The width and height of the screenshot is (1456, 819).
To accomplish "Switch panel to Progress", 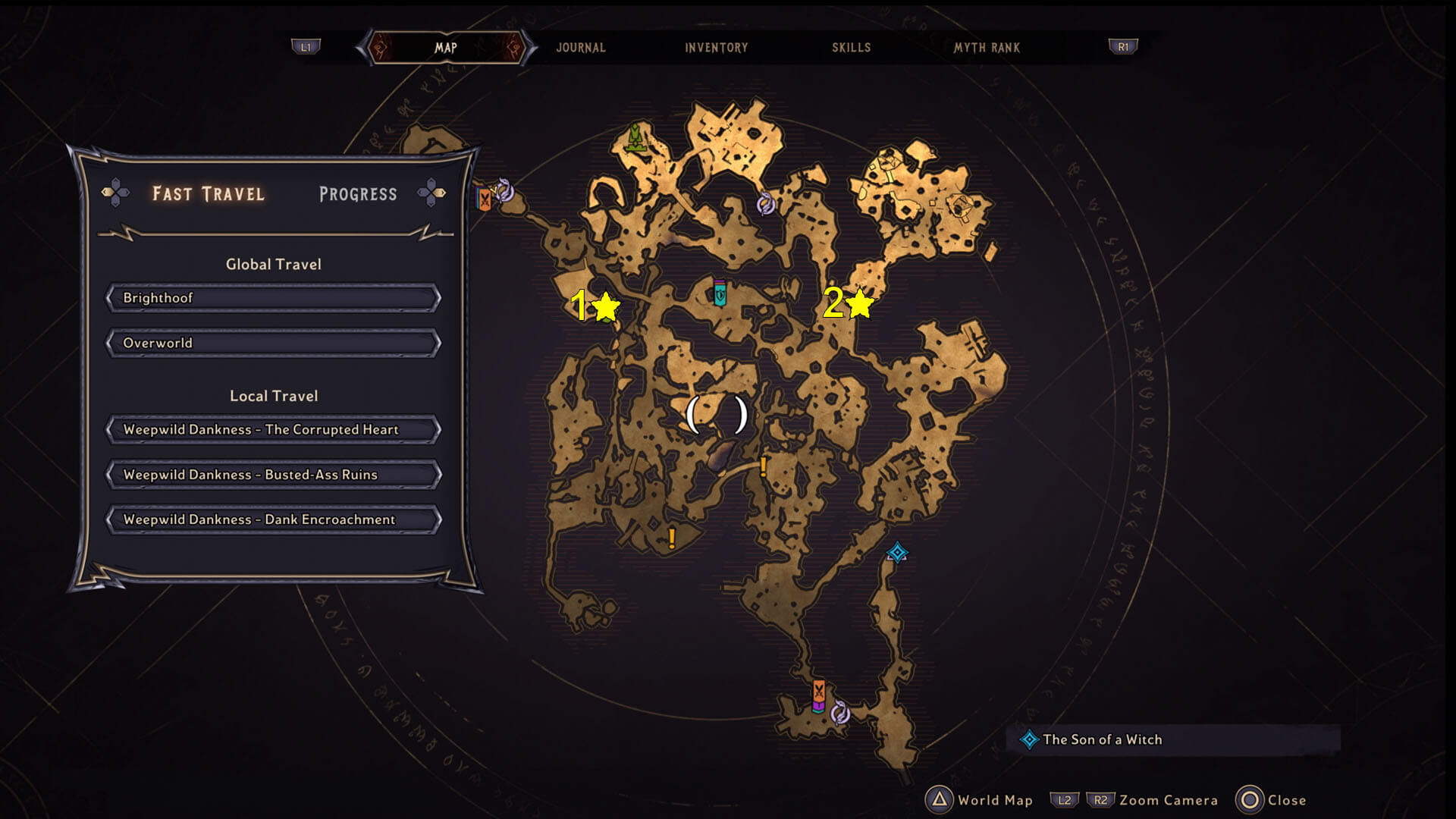I will point(358,194).
